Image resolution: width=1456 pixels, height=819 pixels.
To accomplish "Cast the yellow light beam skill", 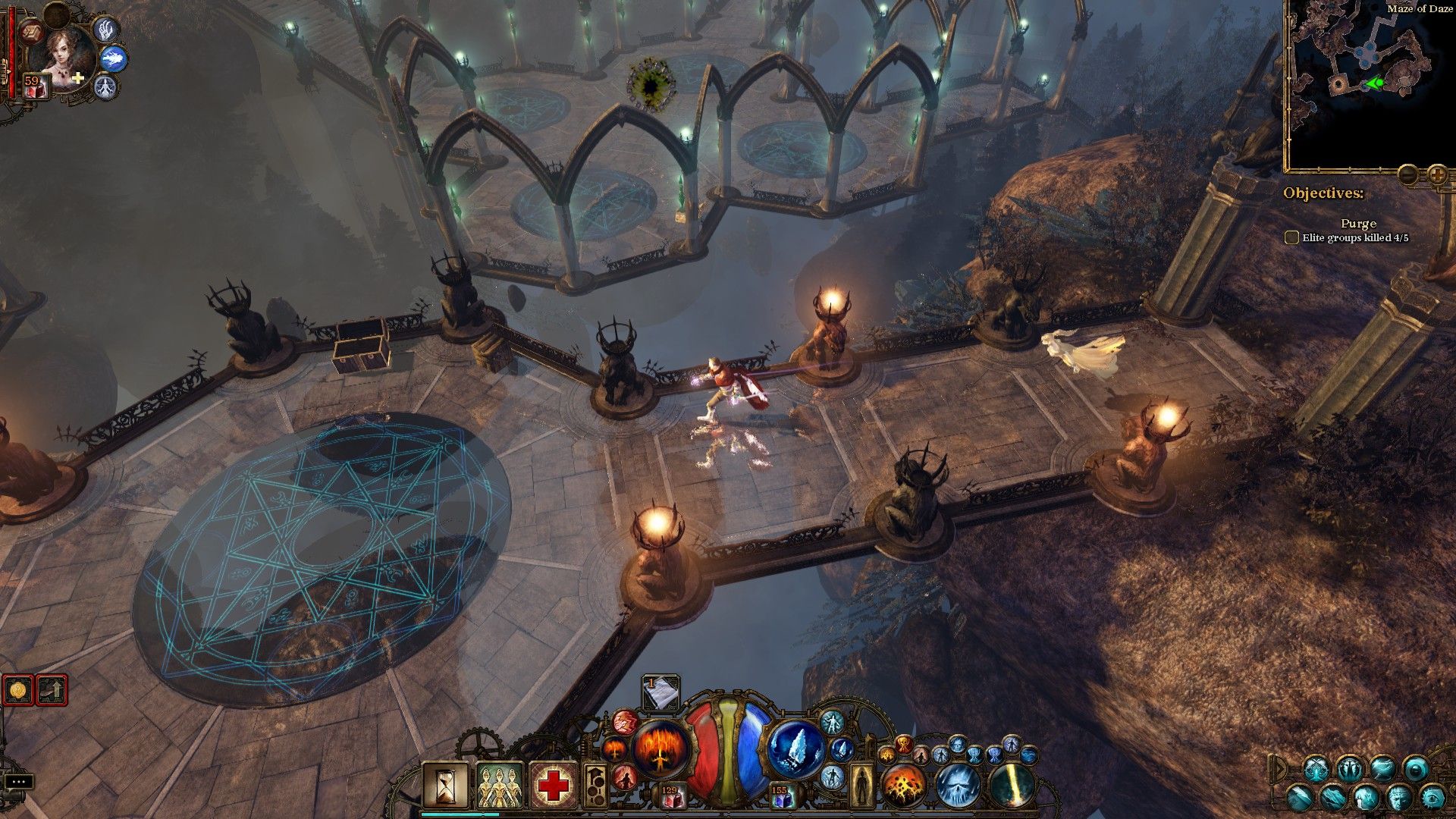I will tap(1012, 786).
